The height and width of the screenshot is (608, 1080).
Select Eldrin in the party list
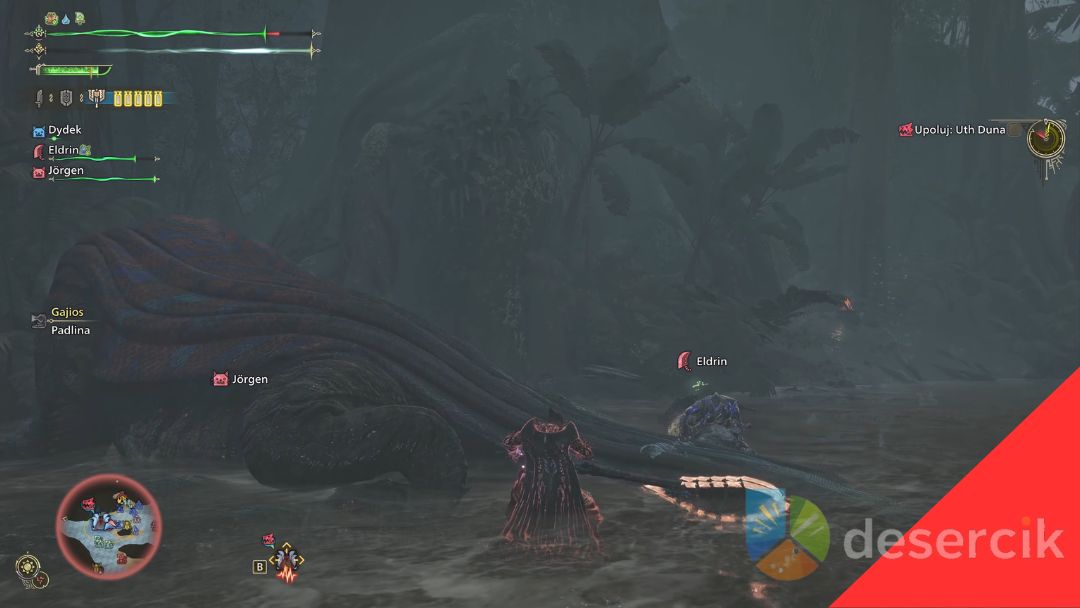63,150
